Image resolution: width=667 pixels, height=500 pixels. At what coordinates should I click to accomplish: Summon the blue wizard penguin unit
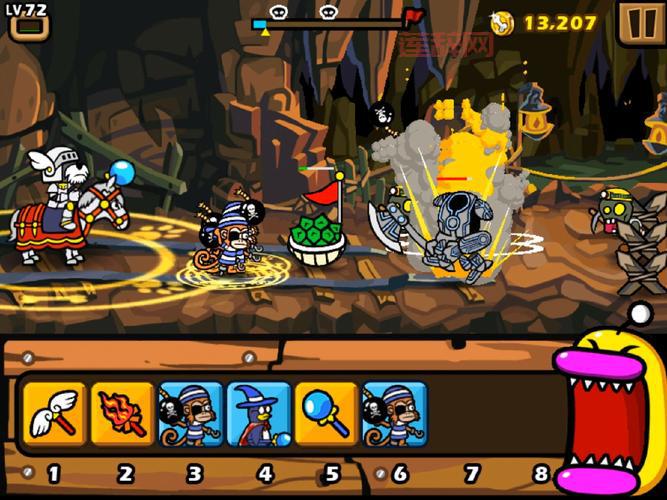coord(258,412)
